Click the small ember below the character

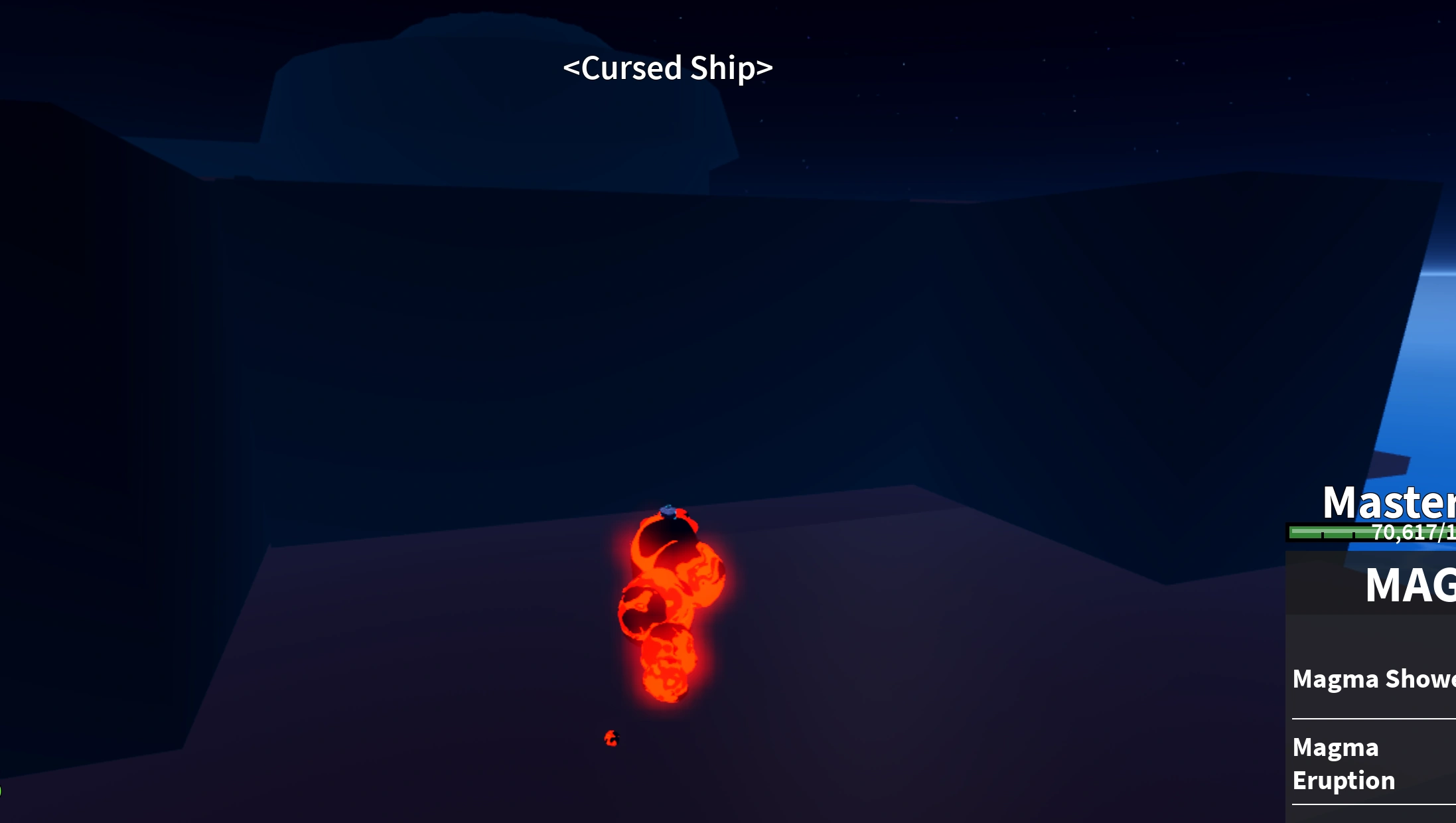pyautogui.click(x=611, y=739)
